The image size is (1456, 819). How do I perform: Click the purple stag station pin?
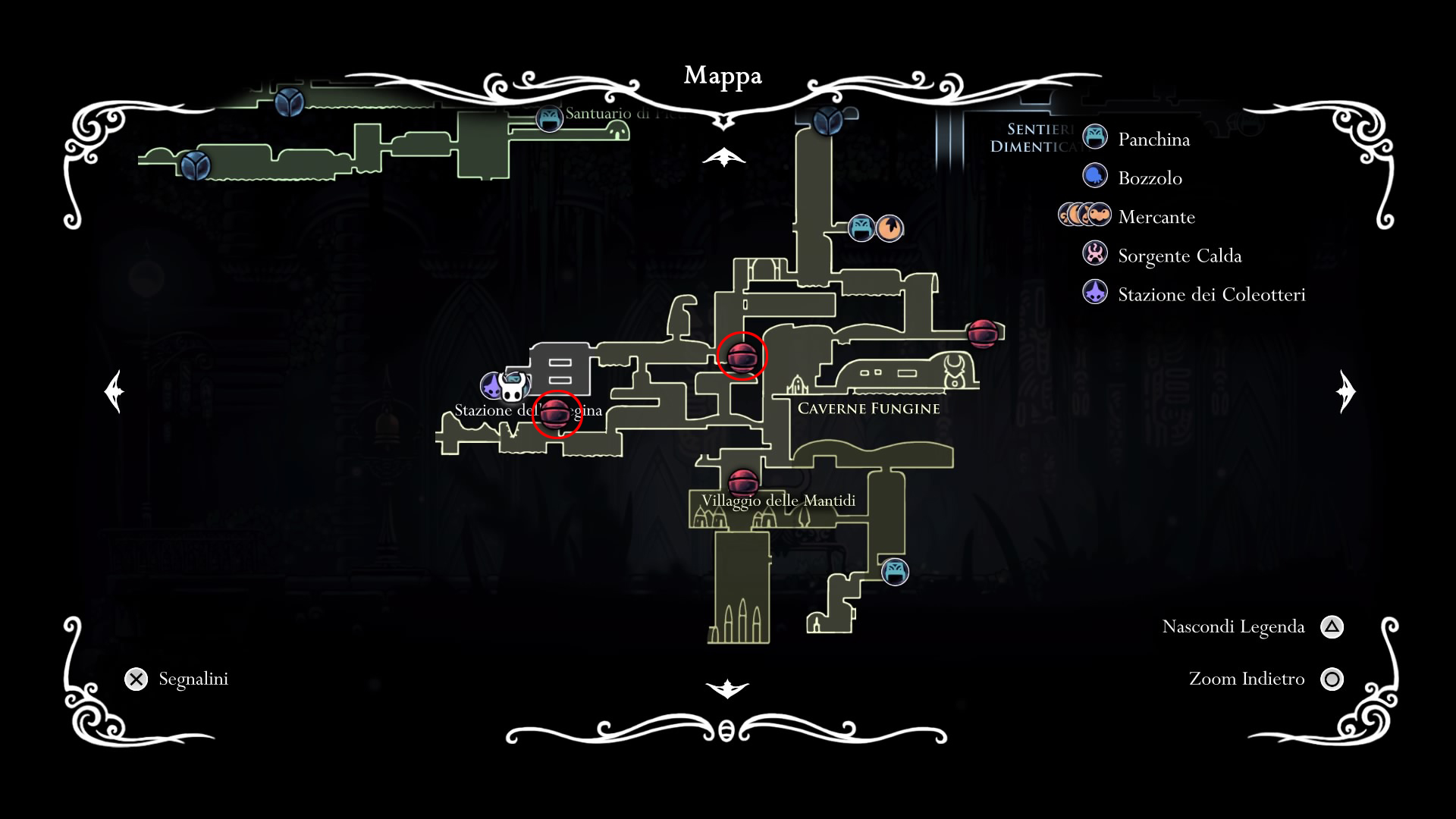tap(492, 386)
